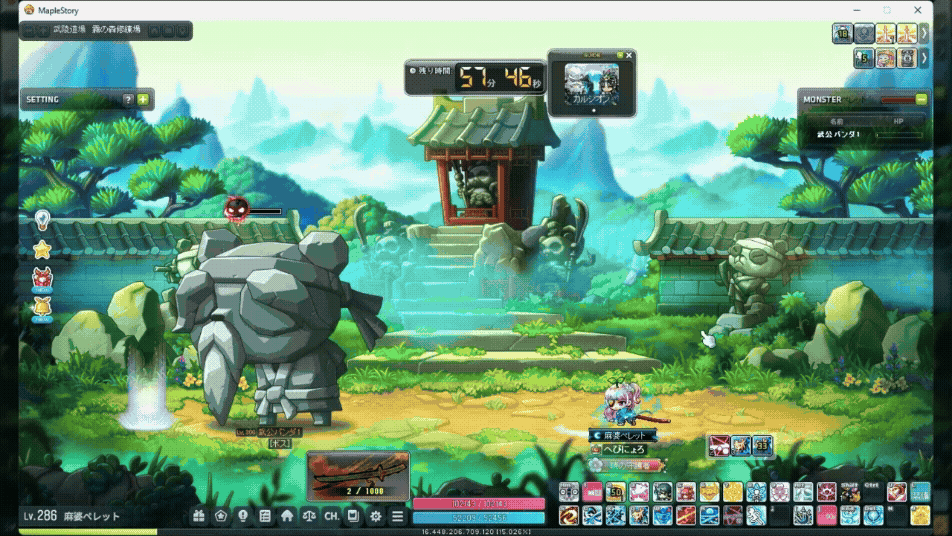Open the SETTING panel help question mark
Screen dimensions: 952x536
128,100
